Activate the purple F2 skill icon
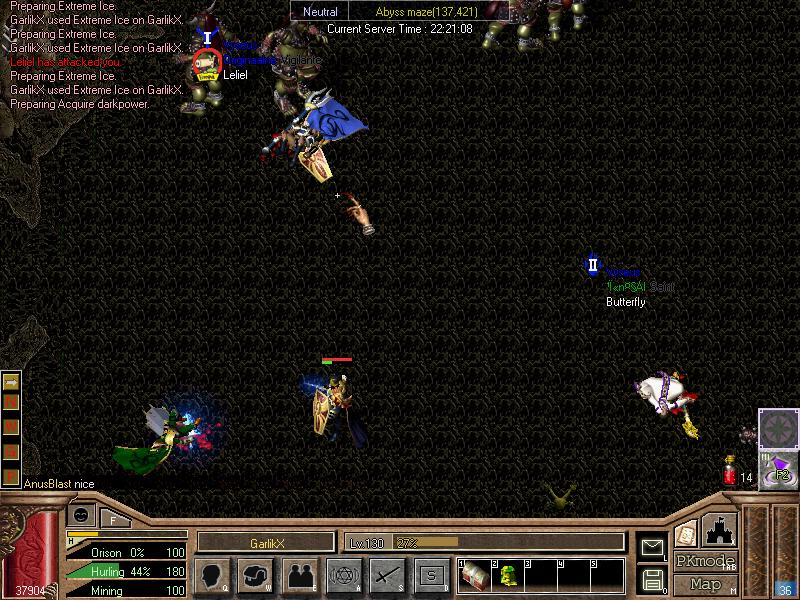800x600 pixels. click(x=779, y=471)
